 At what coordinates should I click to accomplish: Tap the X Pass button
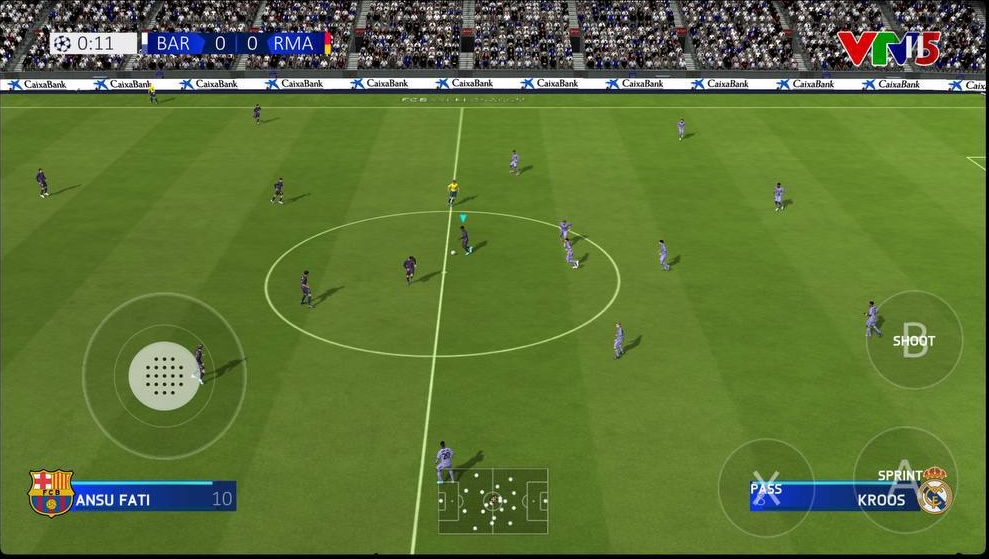click(x=766, y=486)
